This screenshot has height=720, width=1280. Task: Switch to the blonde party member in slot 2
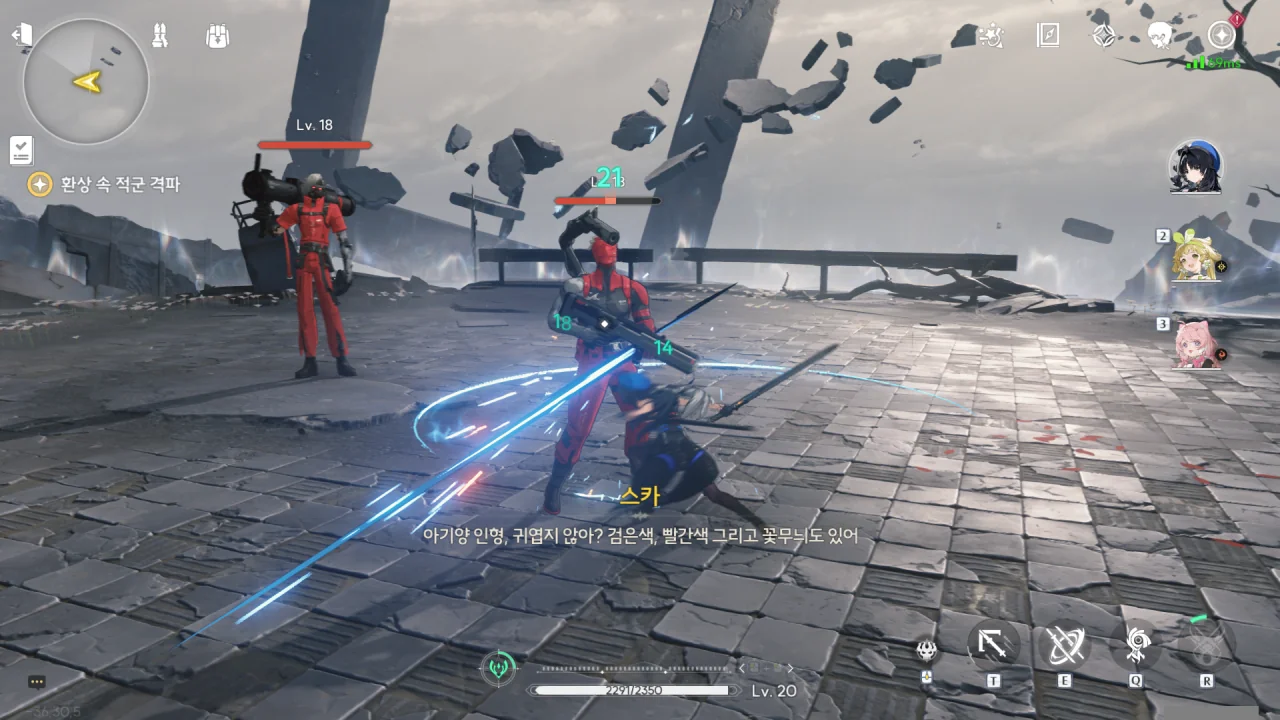(1196, 259)
